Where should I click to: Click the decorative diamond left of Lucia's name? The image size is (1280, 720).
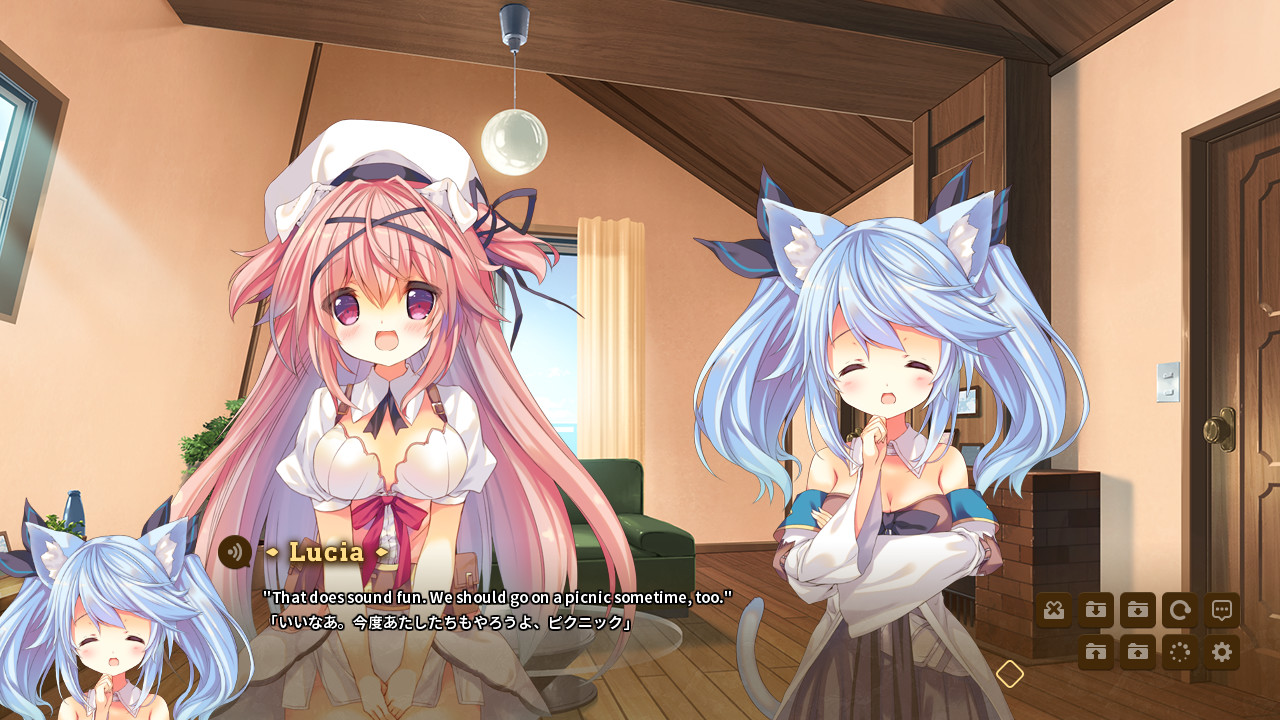[272, 551]
